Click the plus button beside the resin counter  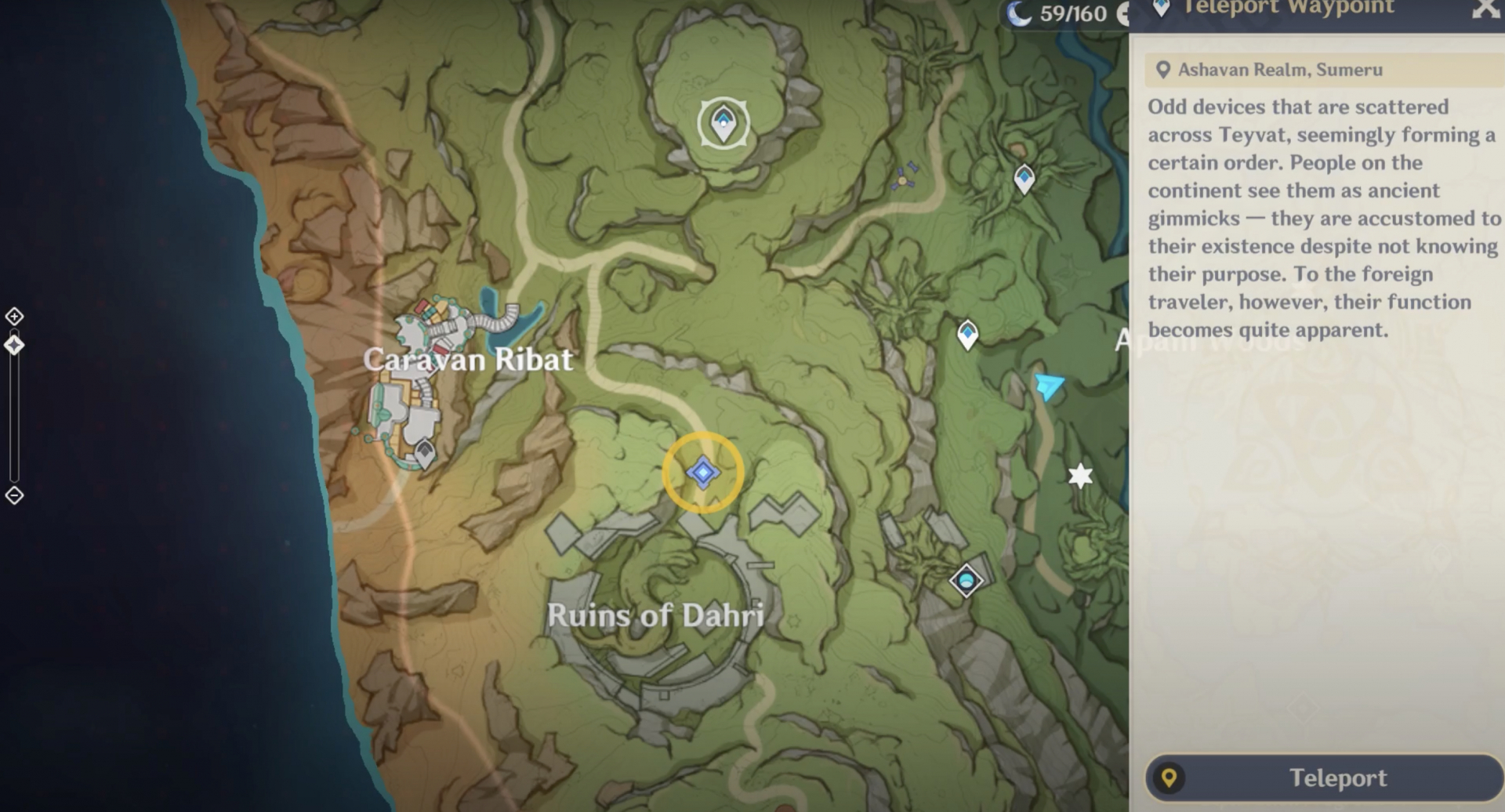pos(1125,13)
